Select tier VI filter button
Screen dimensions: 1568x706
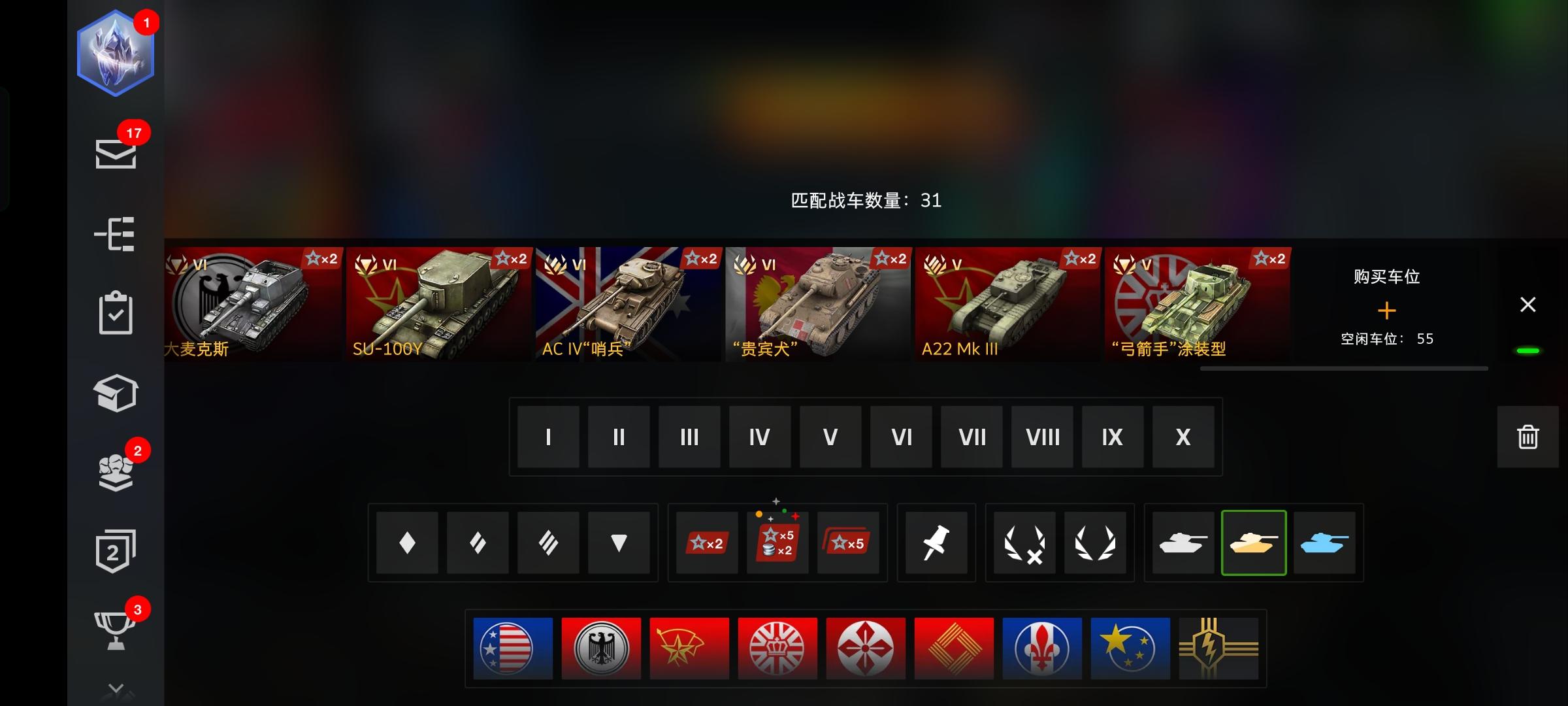901,437
